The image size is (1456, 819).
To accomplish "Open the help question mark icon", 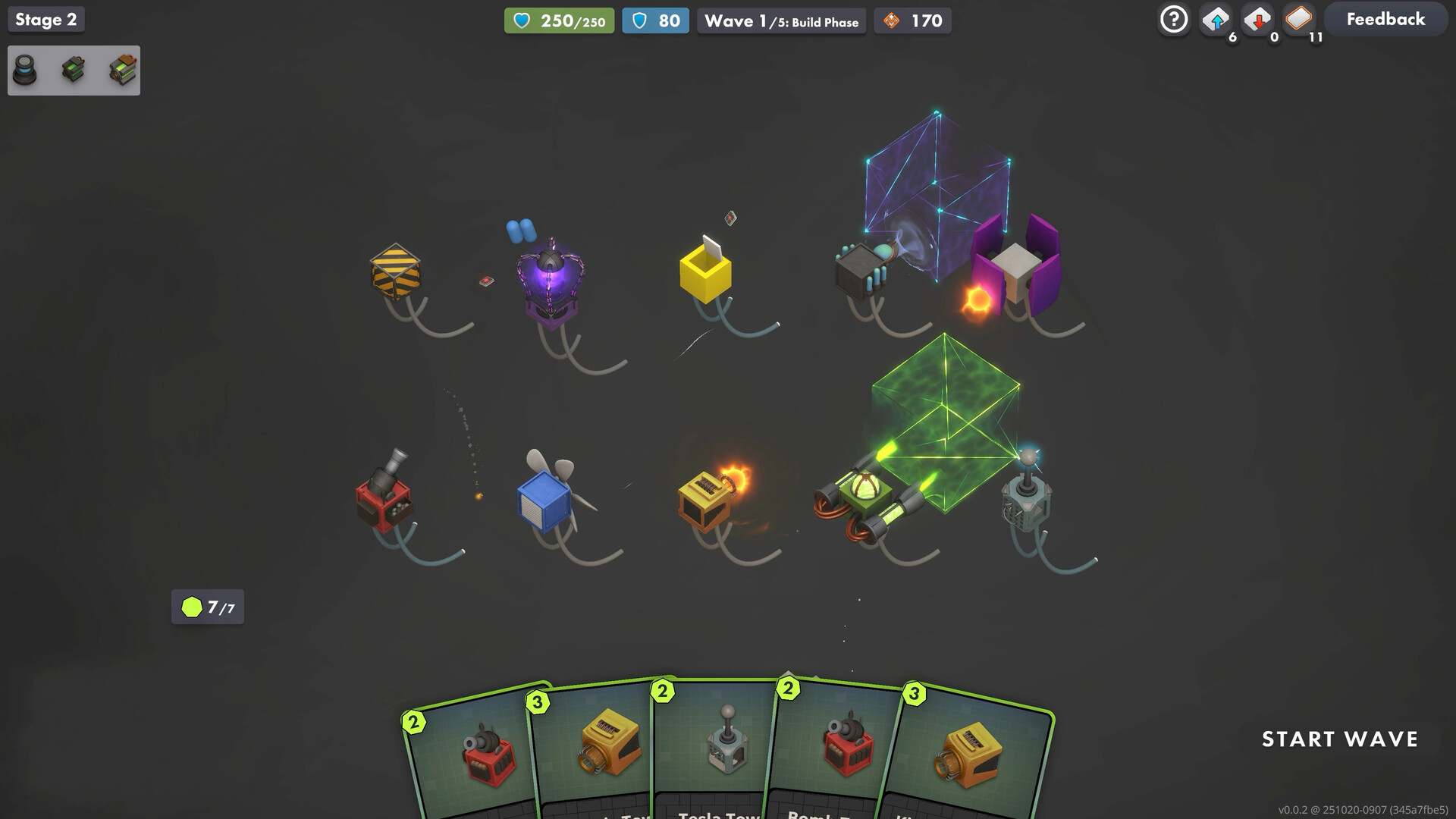I will (x=1173, y=19).
